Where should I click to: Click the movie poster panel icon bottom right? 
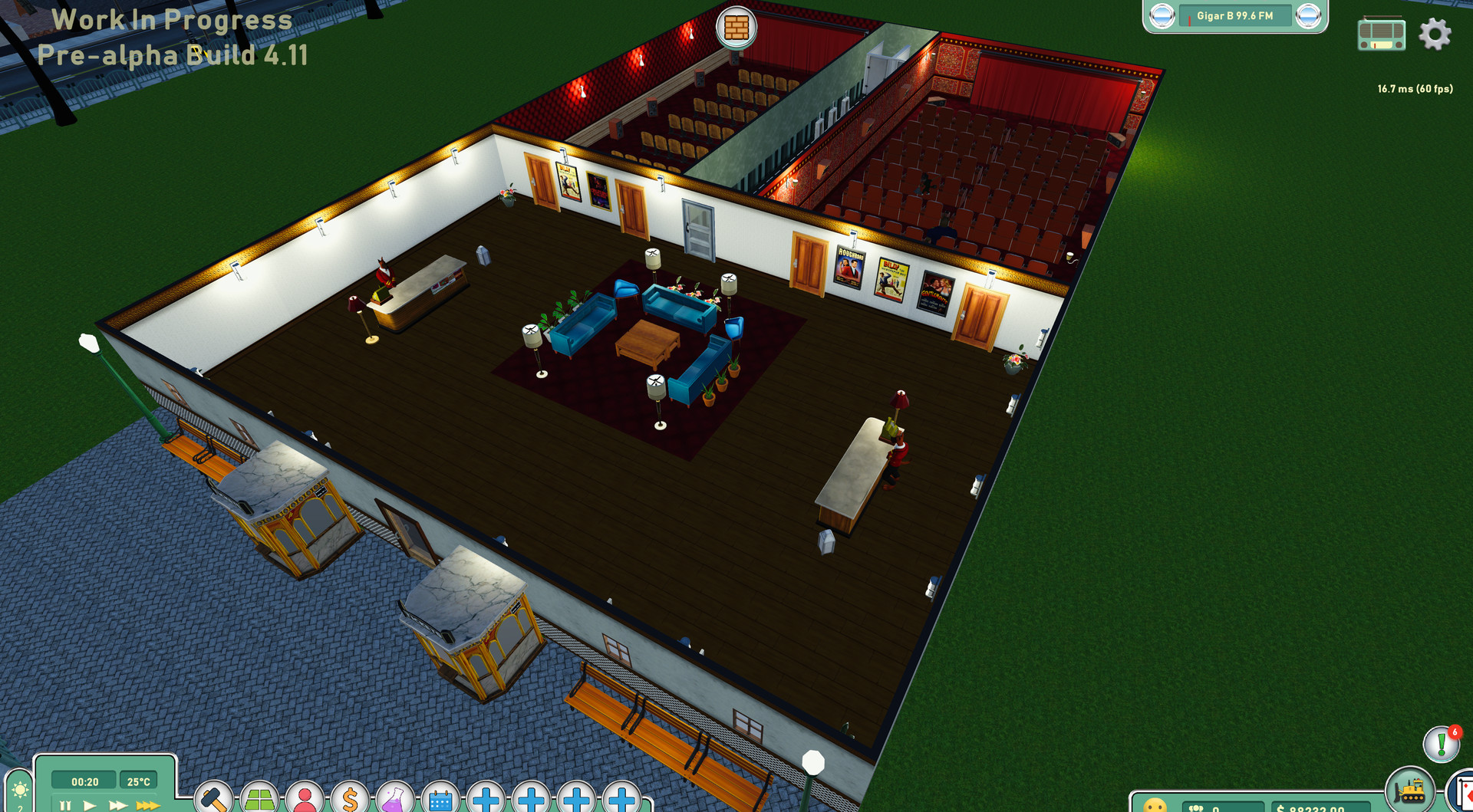(1465, 795)
